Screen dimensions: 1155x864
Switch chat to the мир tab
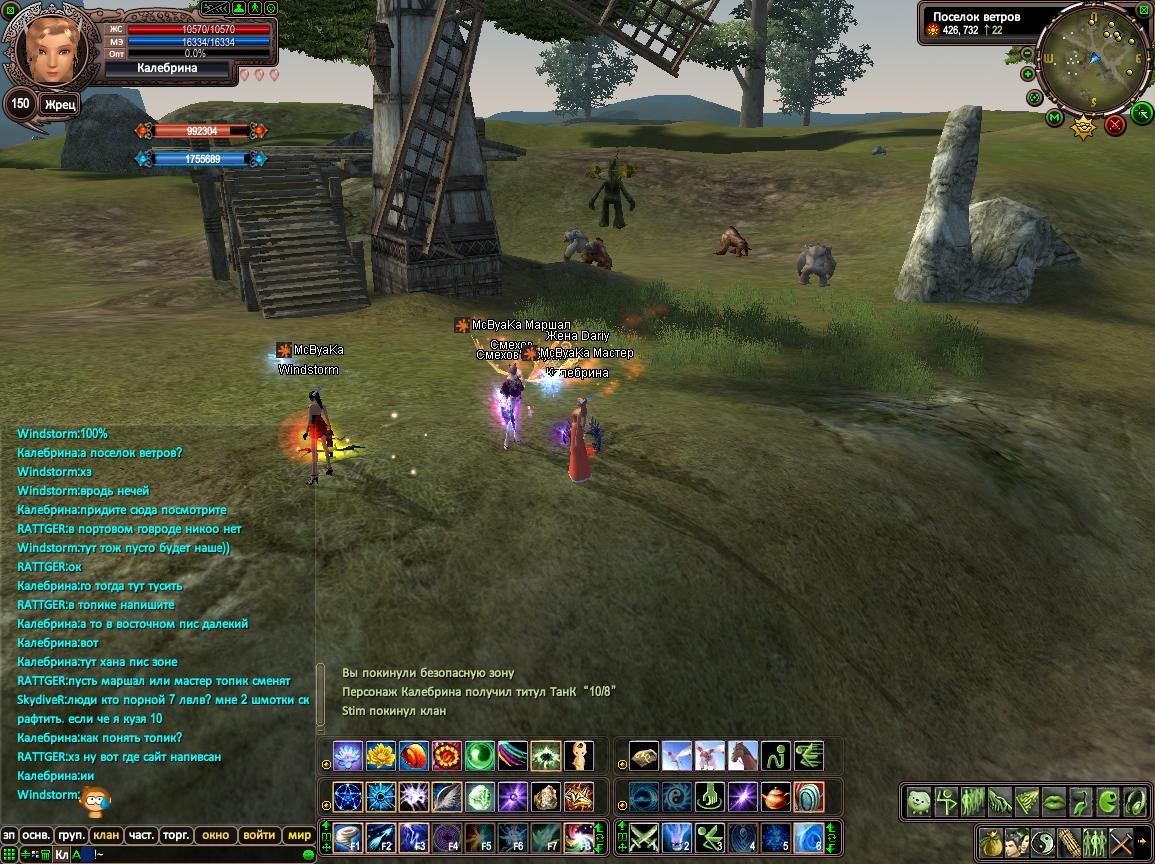point(299,835)
